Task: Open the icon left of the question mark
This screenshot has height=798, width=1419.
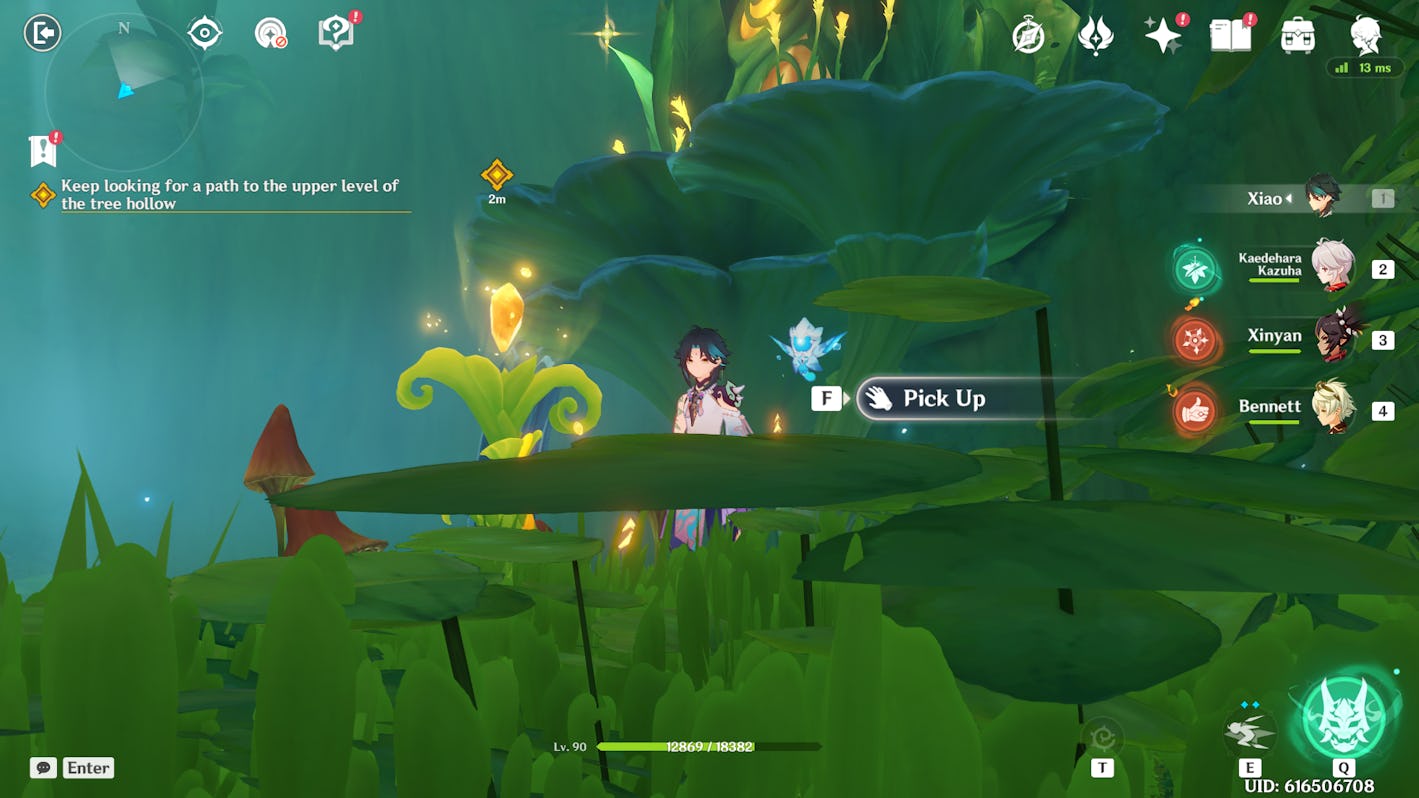Action: (270, 33)
